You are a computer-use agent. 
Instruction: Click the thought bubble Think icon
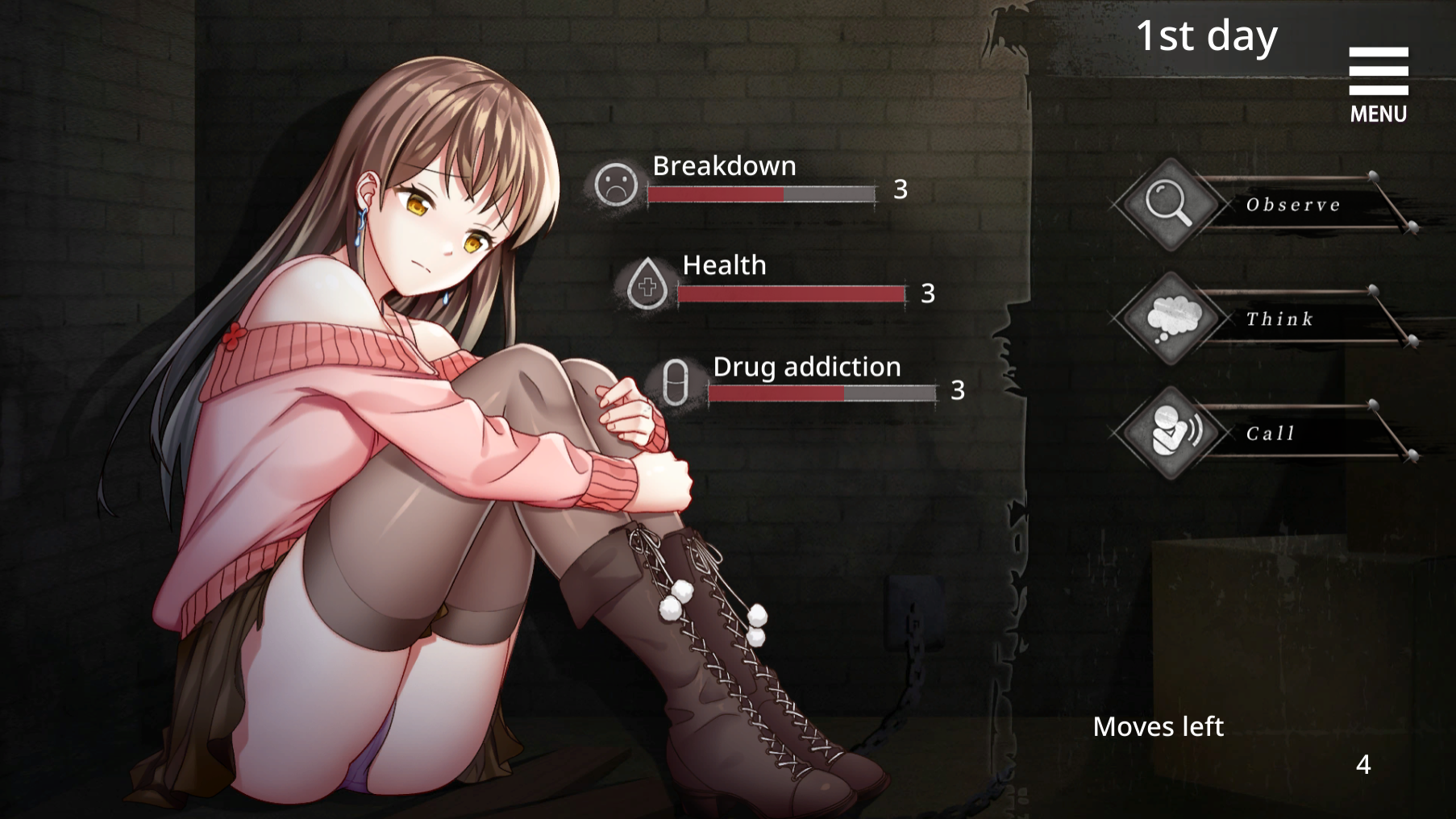1171,318
